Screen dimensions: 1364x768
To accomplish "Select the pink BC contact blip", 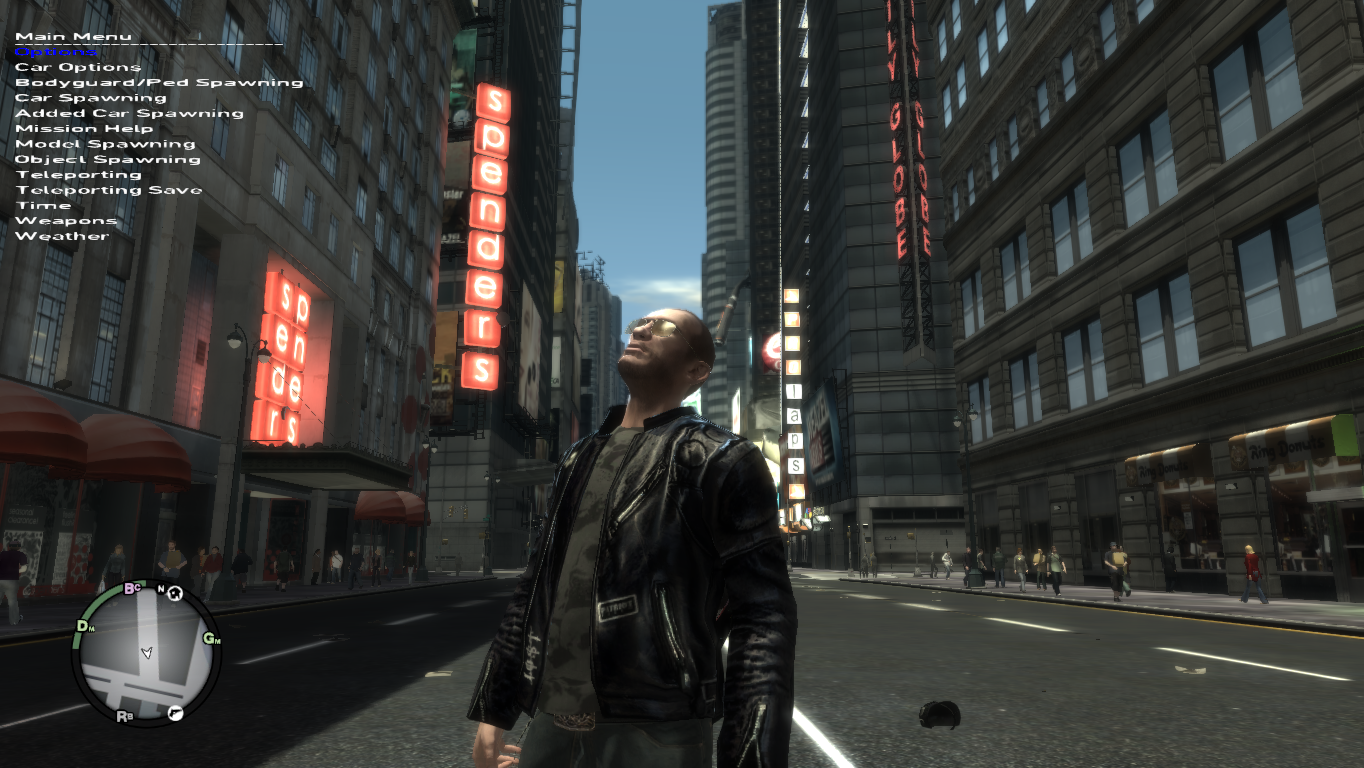I will [x=132, y=589].
